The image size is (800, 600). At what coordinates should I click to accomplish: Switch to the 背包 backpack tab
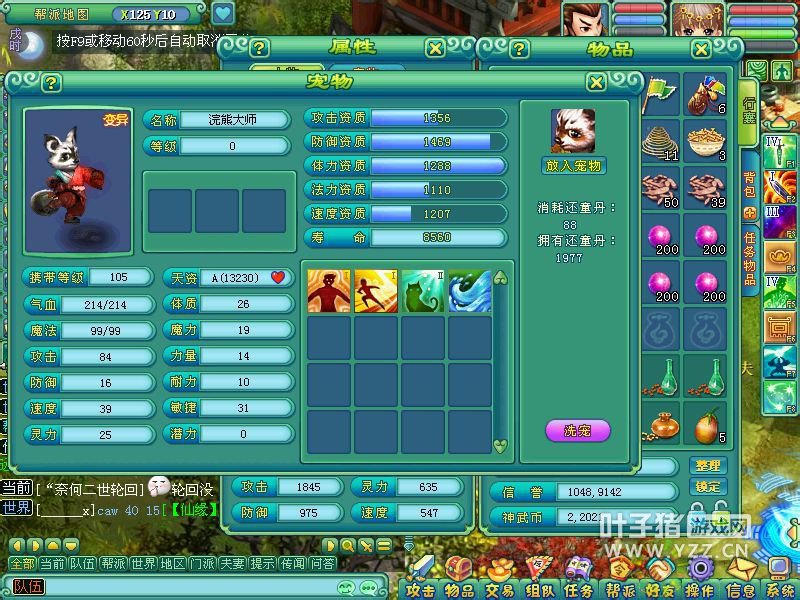[x=749, y=183]
